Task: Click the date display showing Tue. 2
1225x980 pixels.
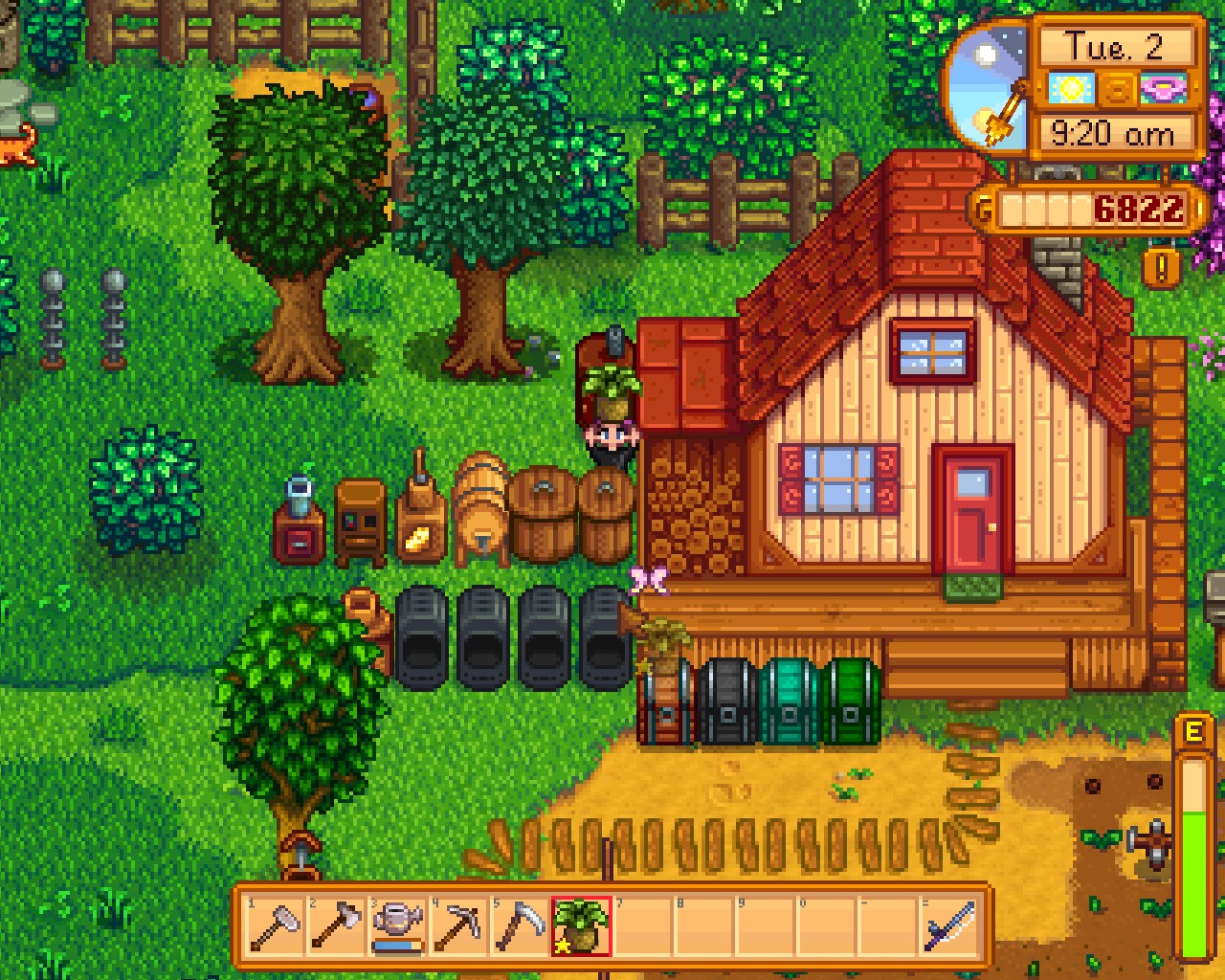Action: coord(1116,46)
